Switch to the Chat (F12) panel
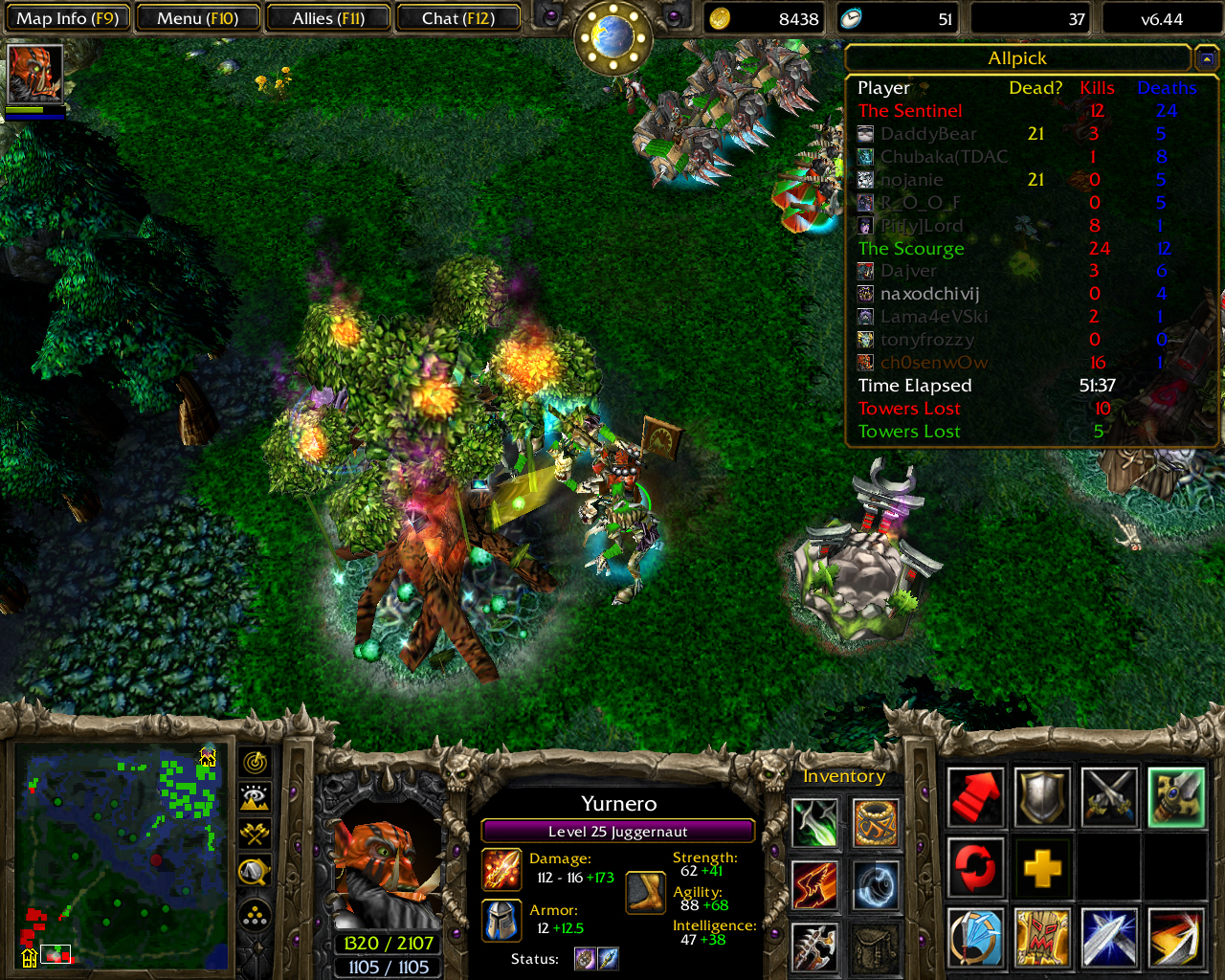The height and width of the screenshot is (980, 1225). point(458,16)
